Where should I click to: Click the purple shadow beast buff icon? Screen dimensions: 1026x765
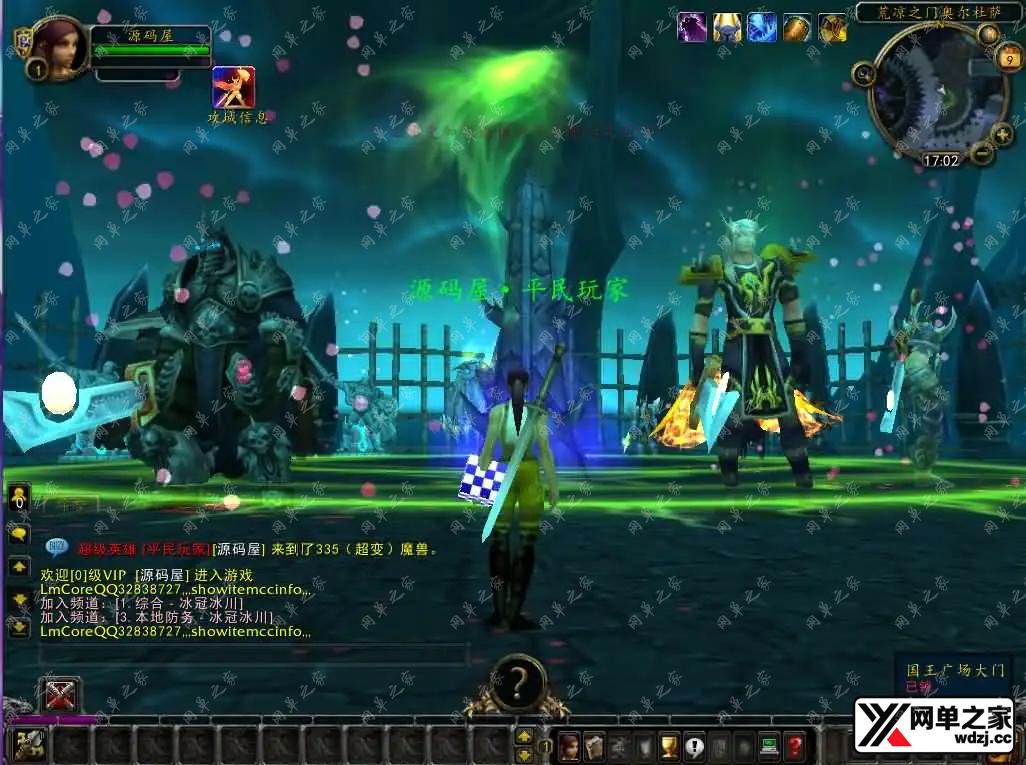coord(692,27)
